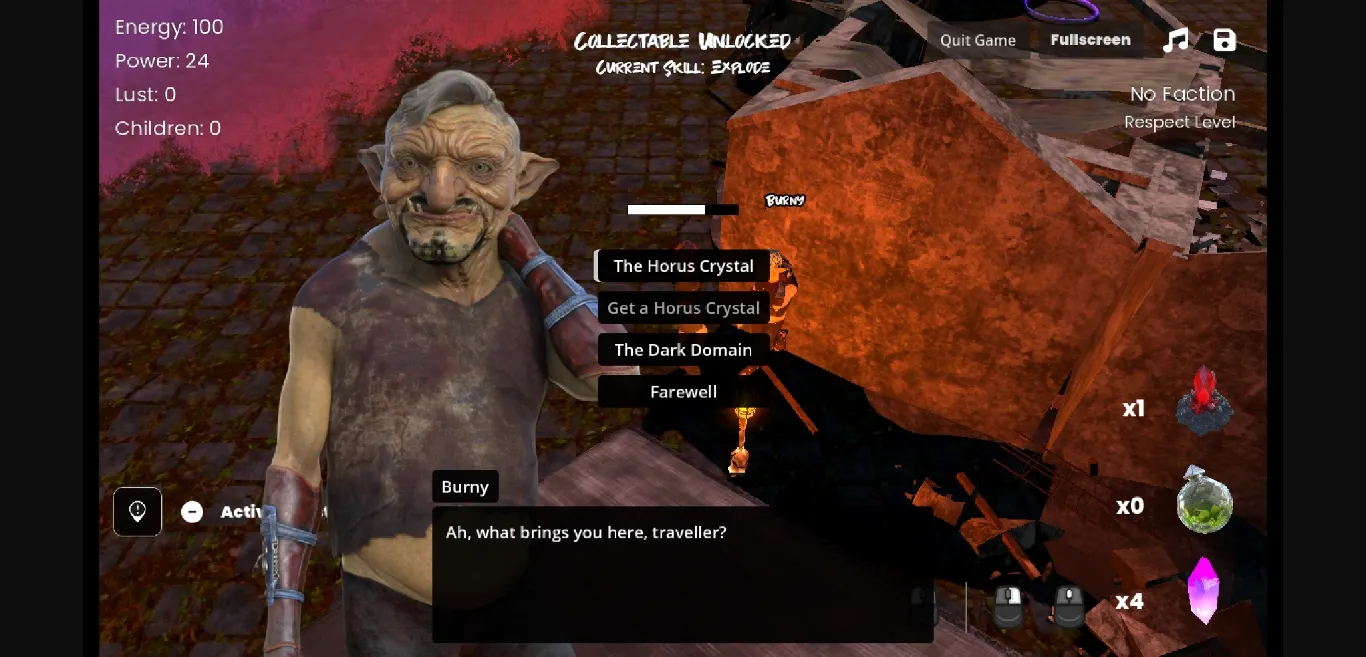Screen dimensions: 1366x657
Task: Save the game with floppy disk icon
Action: [x=1224, y=40]
